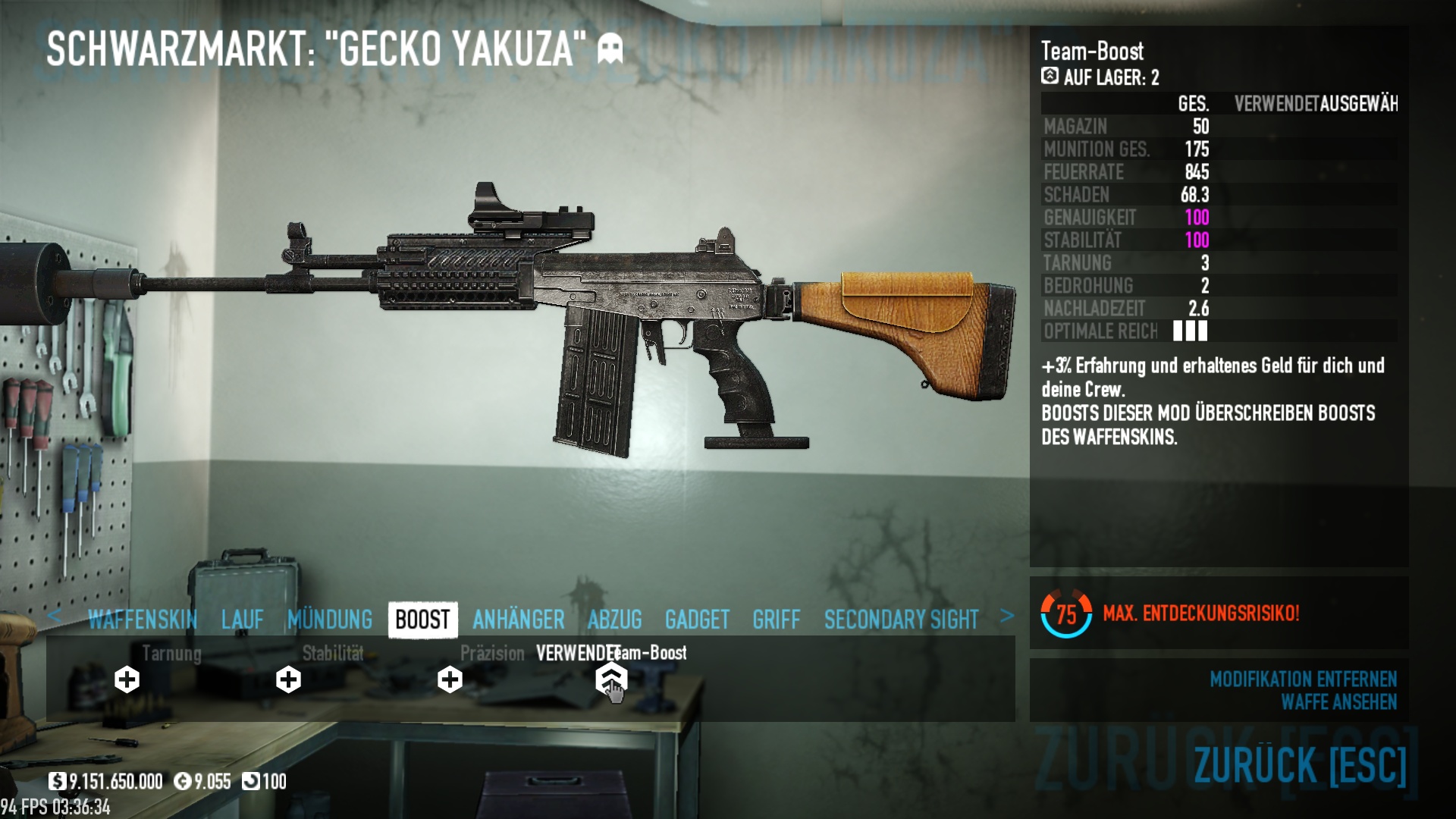Click the left category arrow

click(x=54, y=616)
